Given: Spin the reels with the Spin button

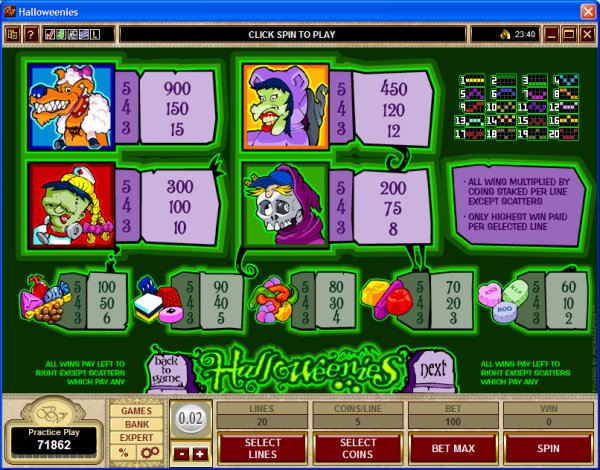Looking at the screenshot, I should coord(548,449).
